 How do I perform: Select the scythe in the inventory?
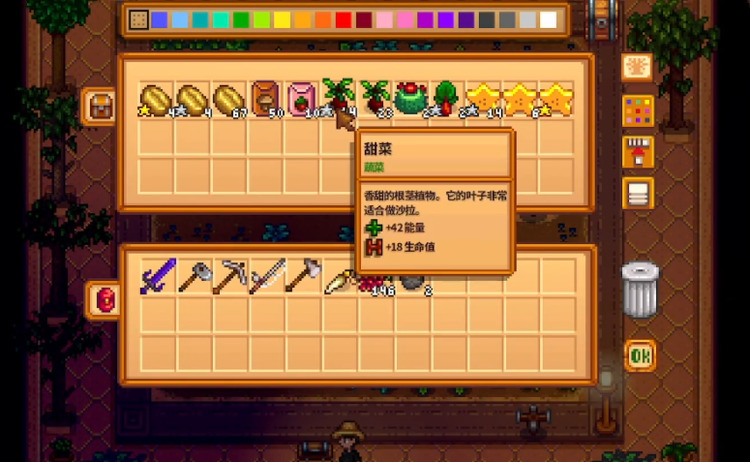pos(265,276)
